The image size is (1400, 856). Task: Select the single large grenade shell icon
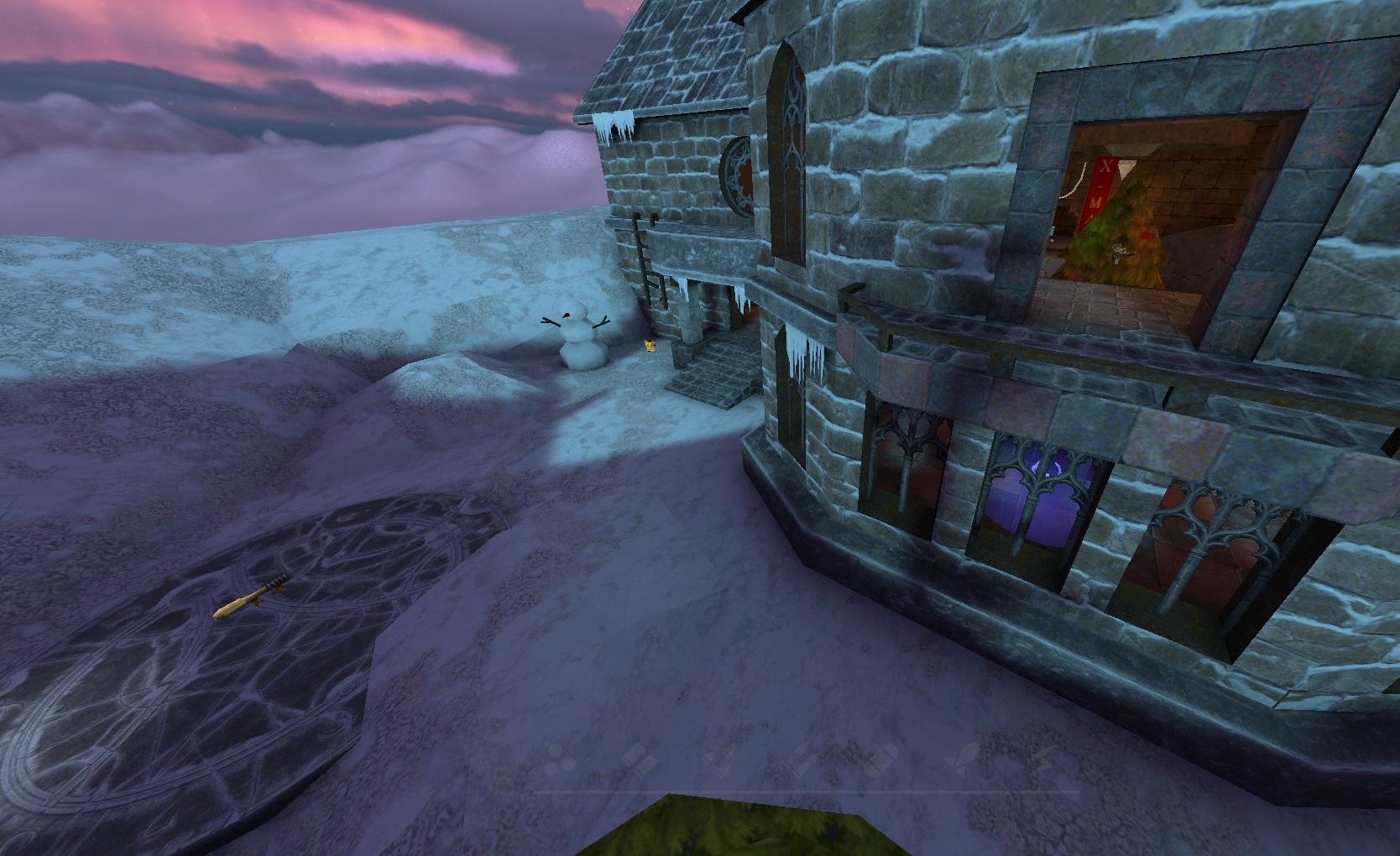pos(881,760)
